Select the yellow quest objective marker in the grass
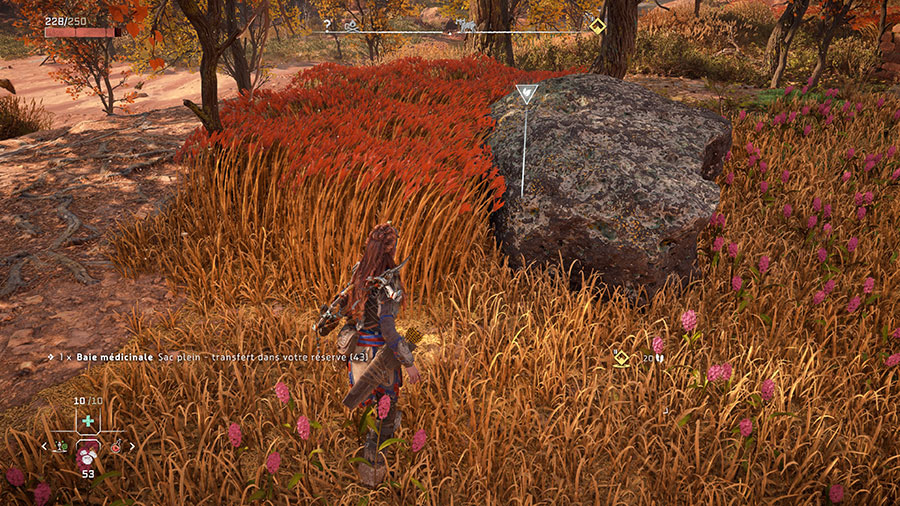The image size is (900, 506). 621,357
